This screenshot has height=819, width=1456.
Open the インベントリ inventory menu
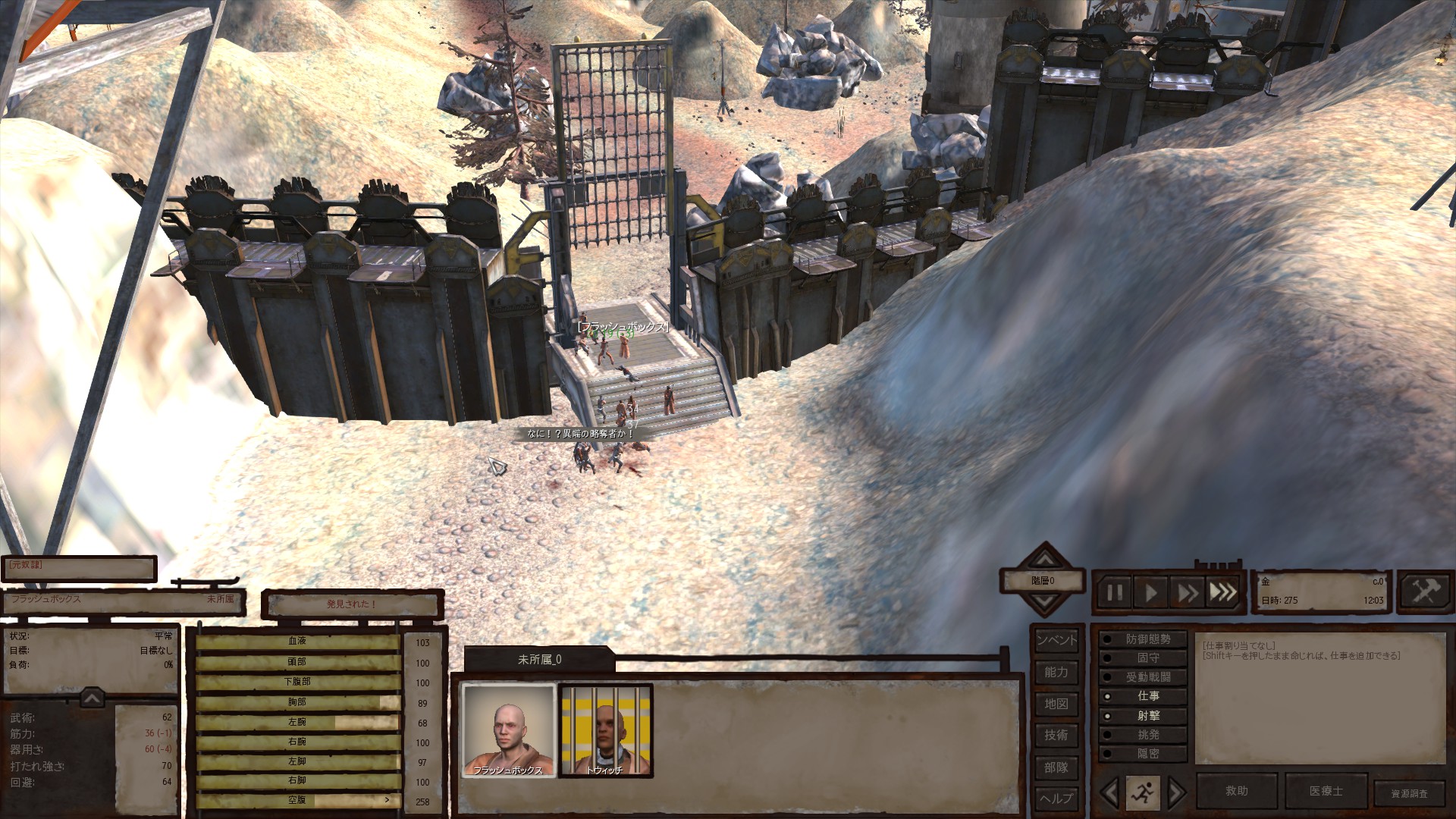tap(1056, 640)
